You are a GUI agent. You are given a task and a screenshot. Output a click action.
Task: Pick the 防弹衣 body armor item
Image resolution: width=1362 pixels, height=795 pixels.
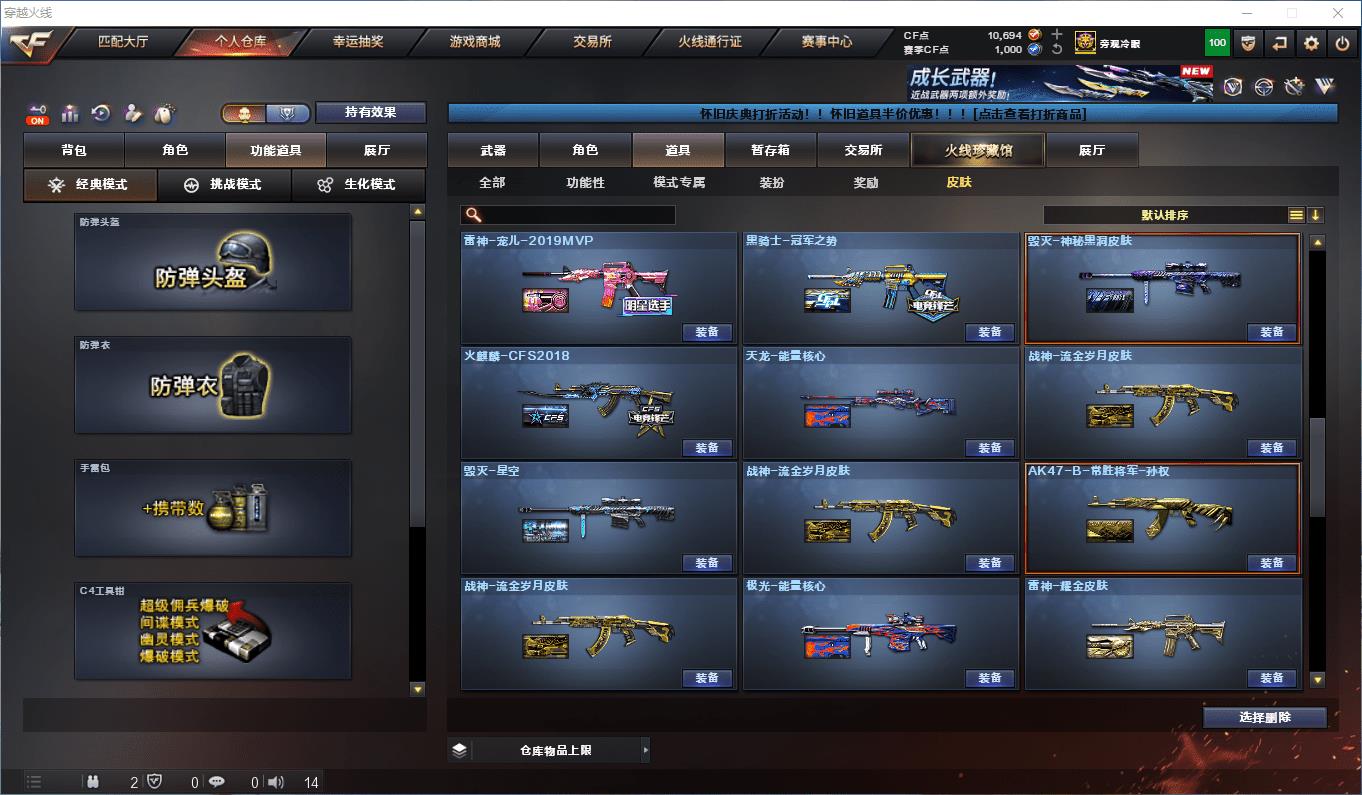click(x=213, y=385)
